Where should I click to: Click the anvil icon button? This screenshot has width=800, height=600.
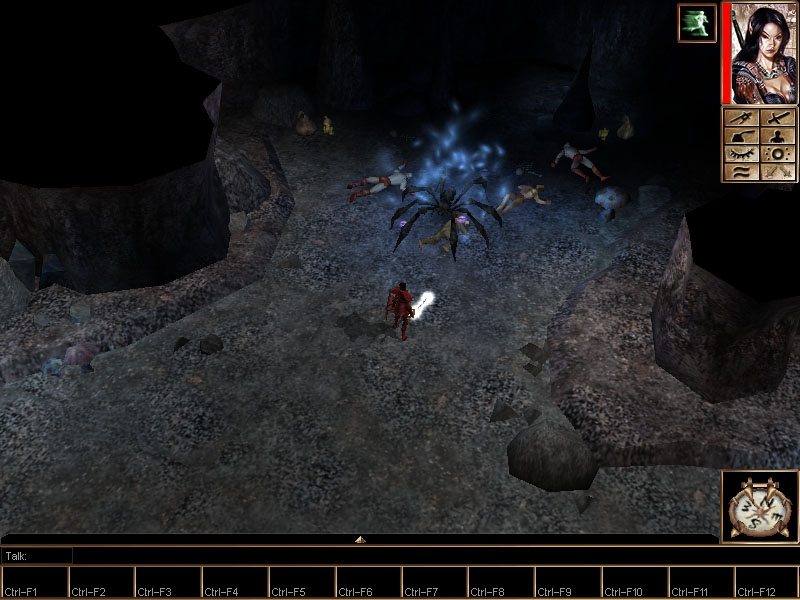[742, 136]
